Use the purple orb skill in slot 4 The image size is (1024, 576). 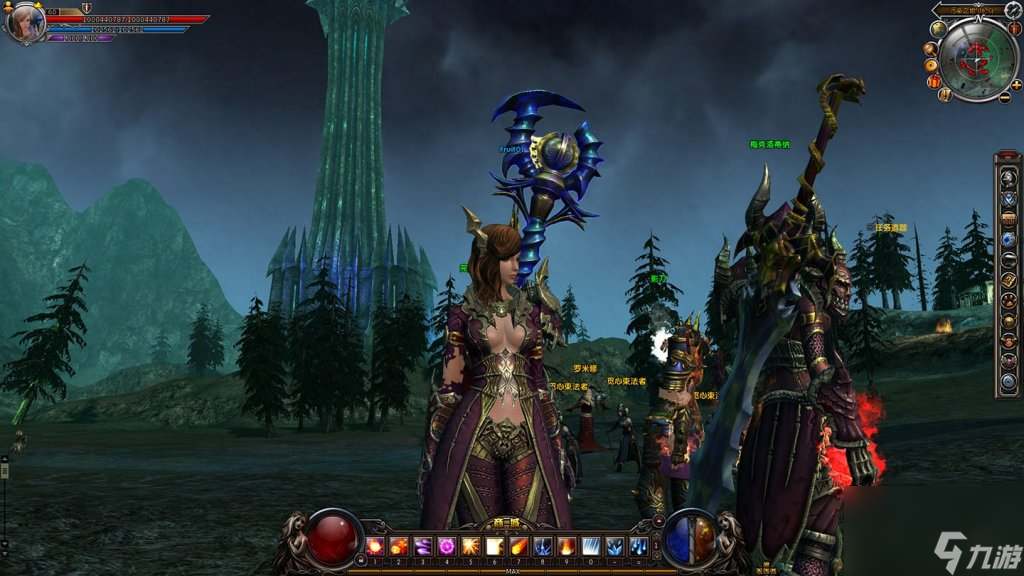447,546
